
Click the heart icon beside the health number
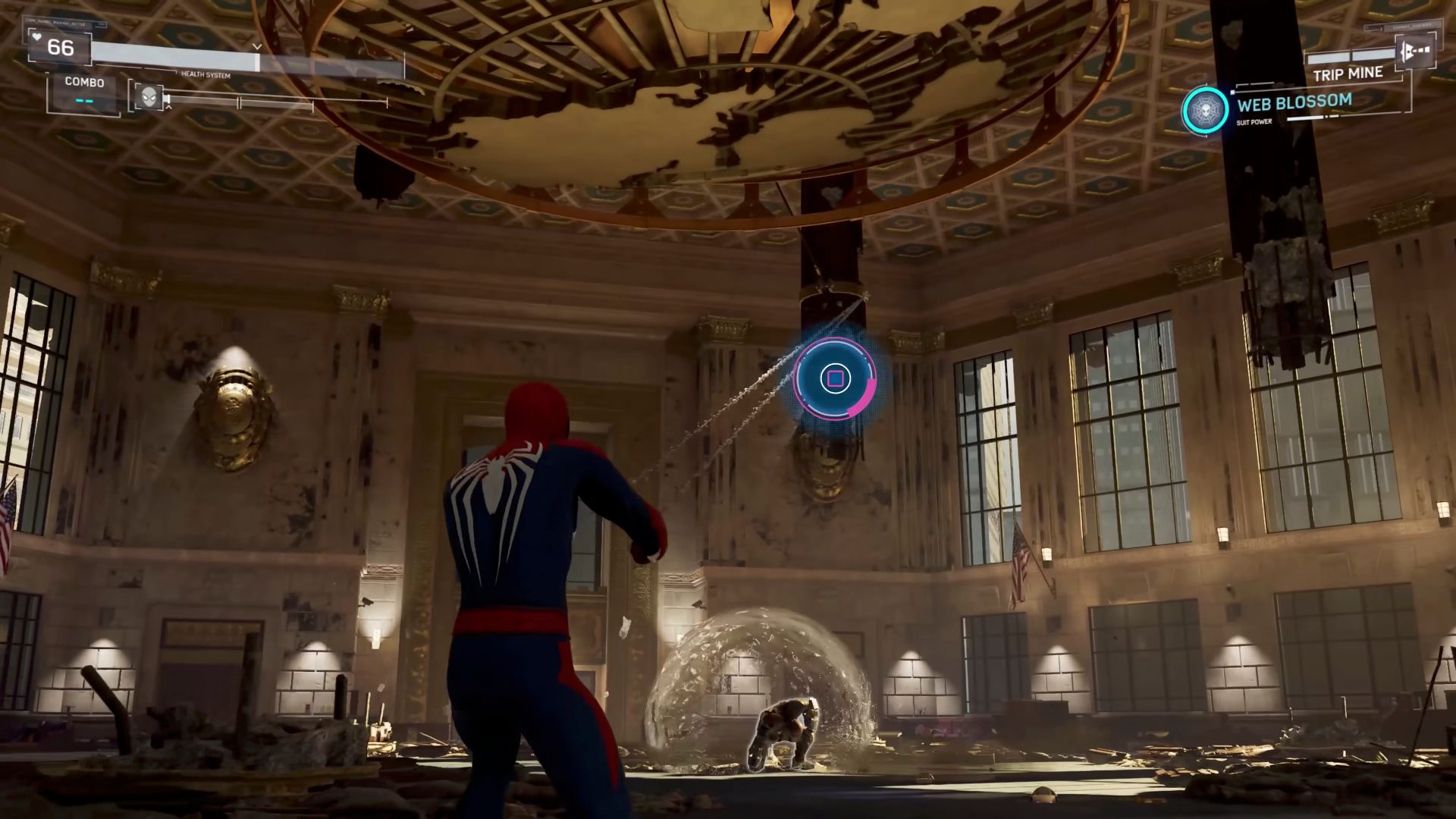[x=37, y=37]
